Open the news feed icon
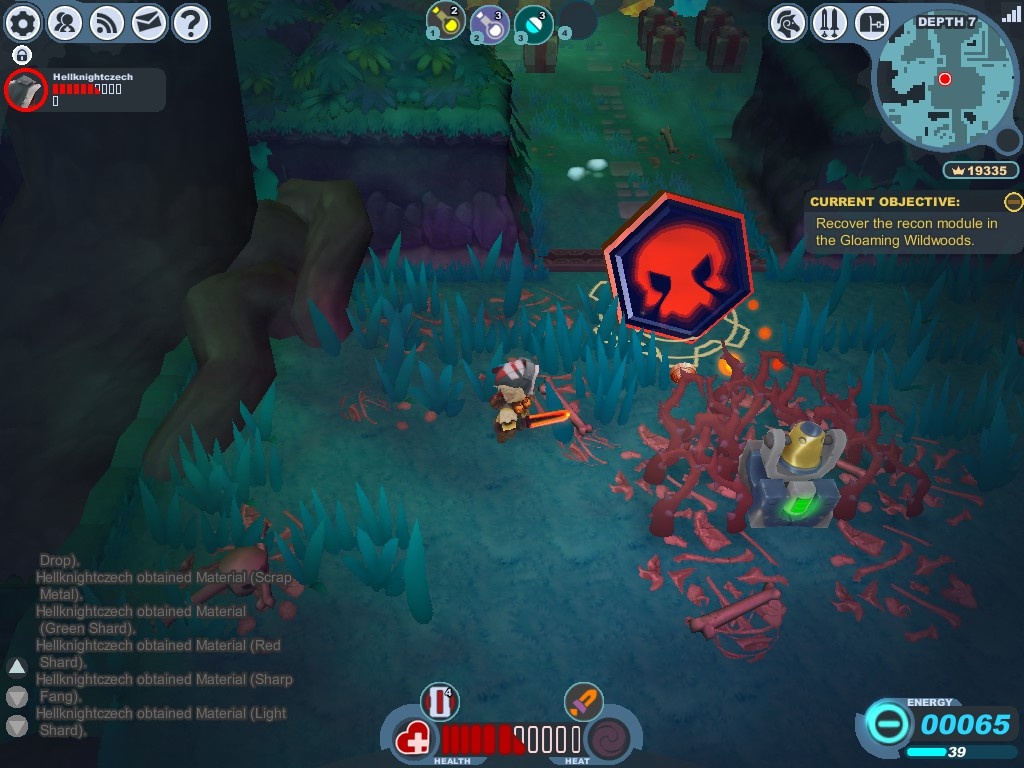1024x768 pixels. (x=107, y=22)
